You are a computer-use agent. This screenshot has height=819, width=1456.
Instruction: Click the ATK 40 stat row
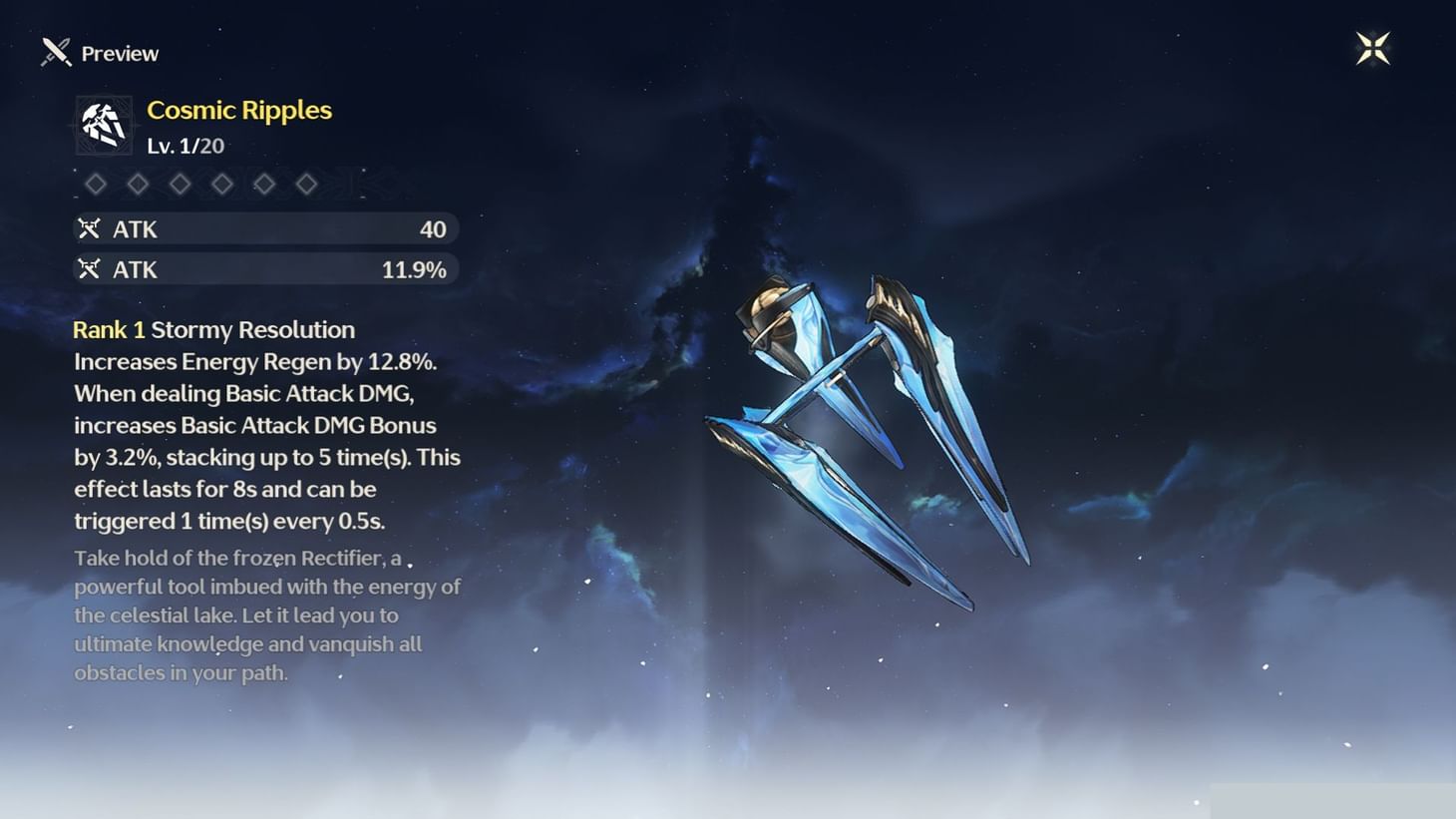265,228
